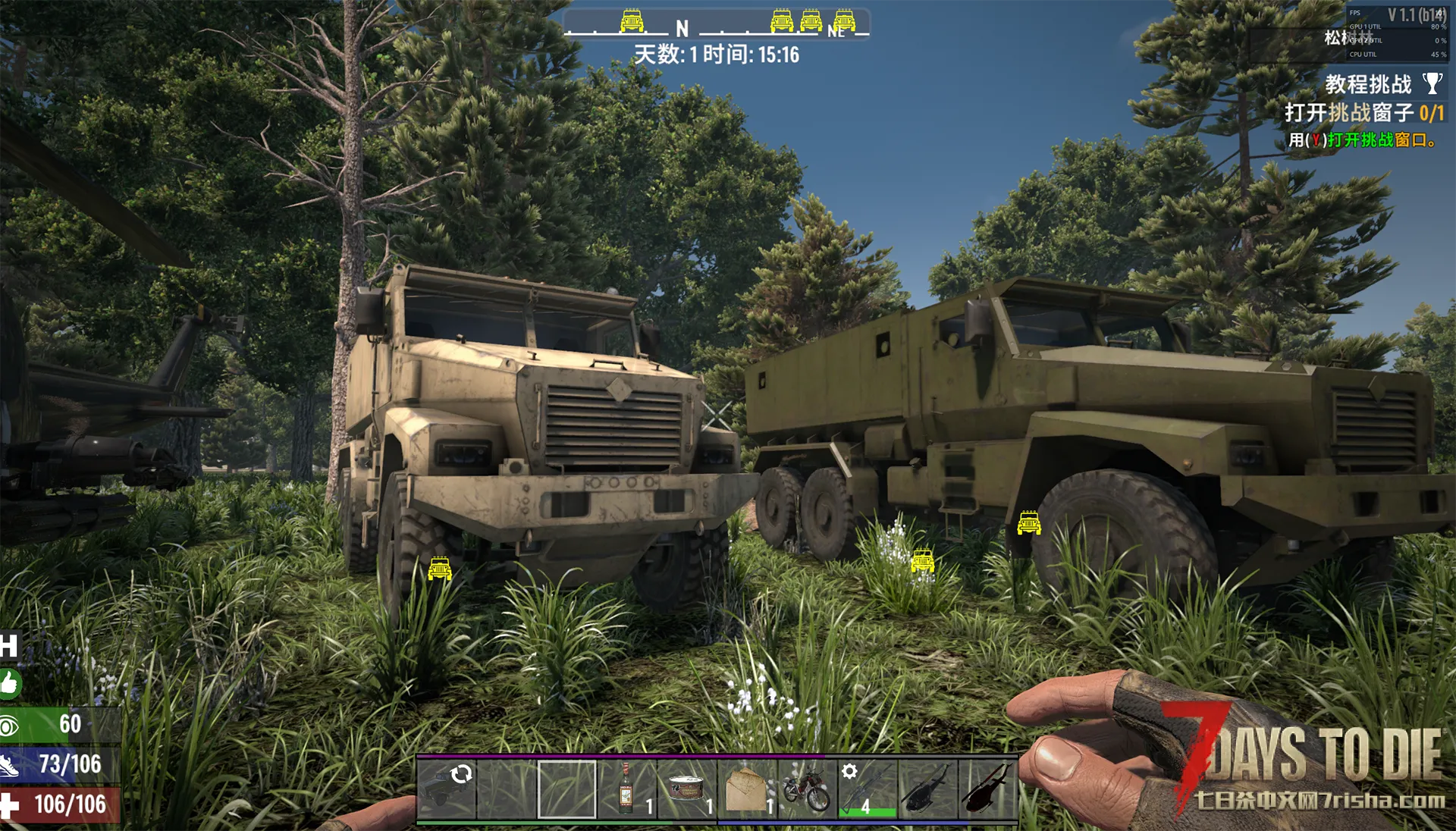Click the highlighted empty hotbar slot
The image size is (1456, 831).
point(566,789)
